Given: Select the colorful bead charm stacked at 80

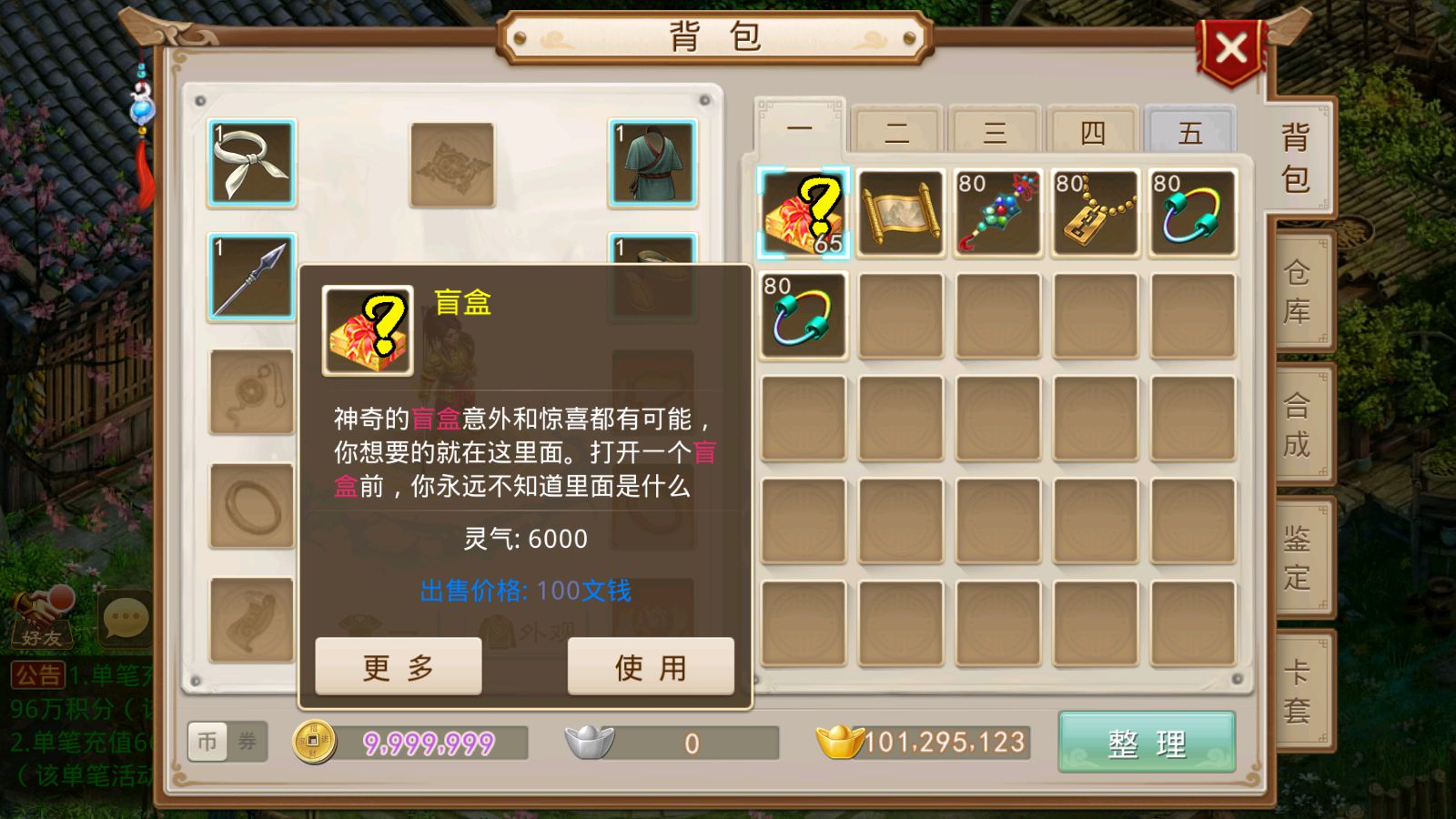Looking at the screenshot, I should click(998, 212).
